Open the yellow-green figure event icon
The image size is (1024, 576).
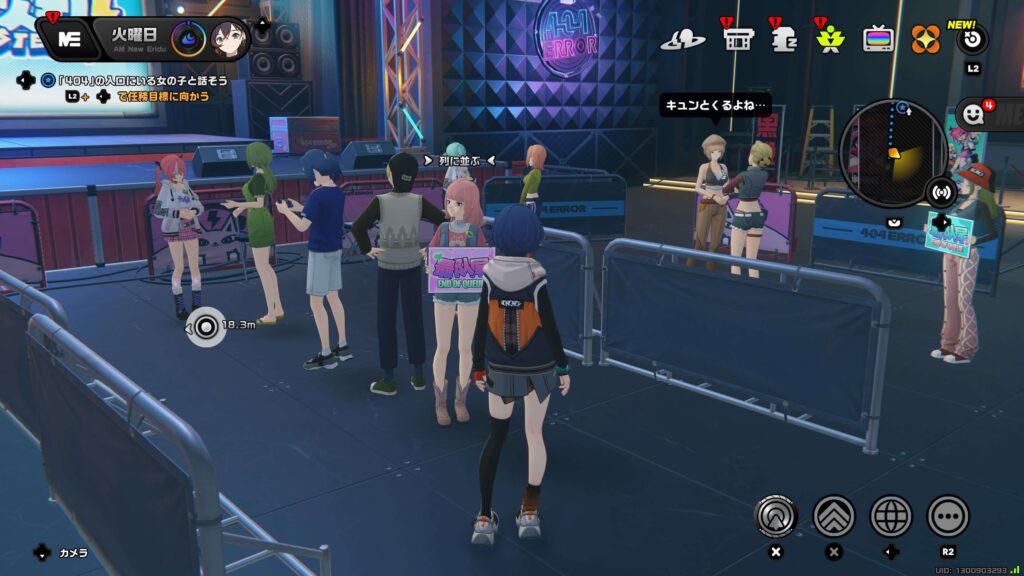828,39
